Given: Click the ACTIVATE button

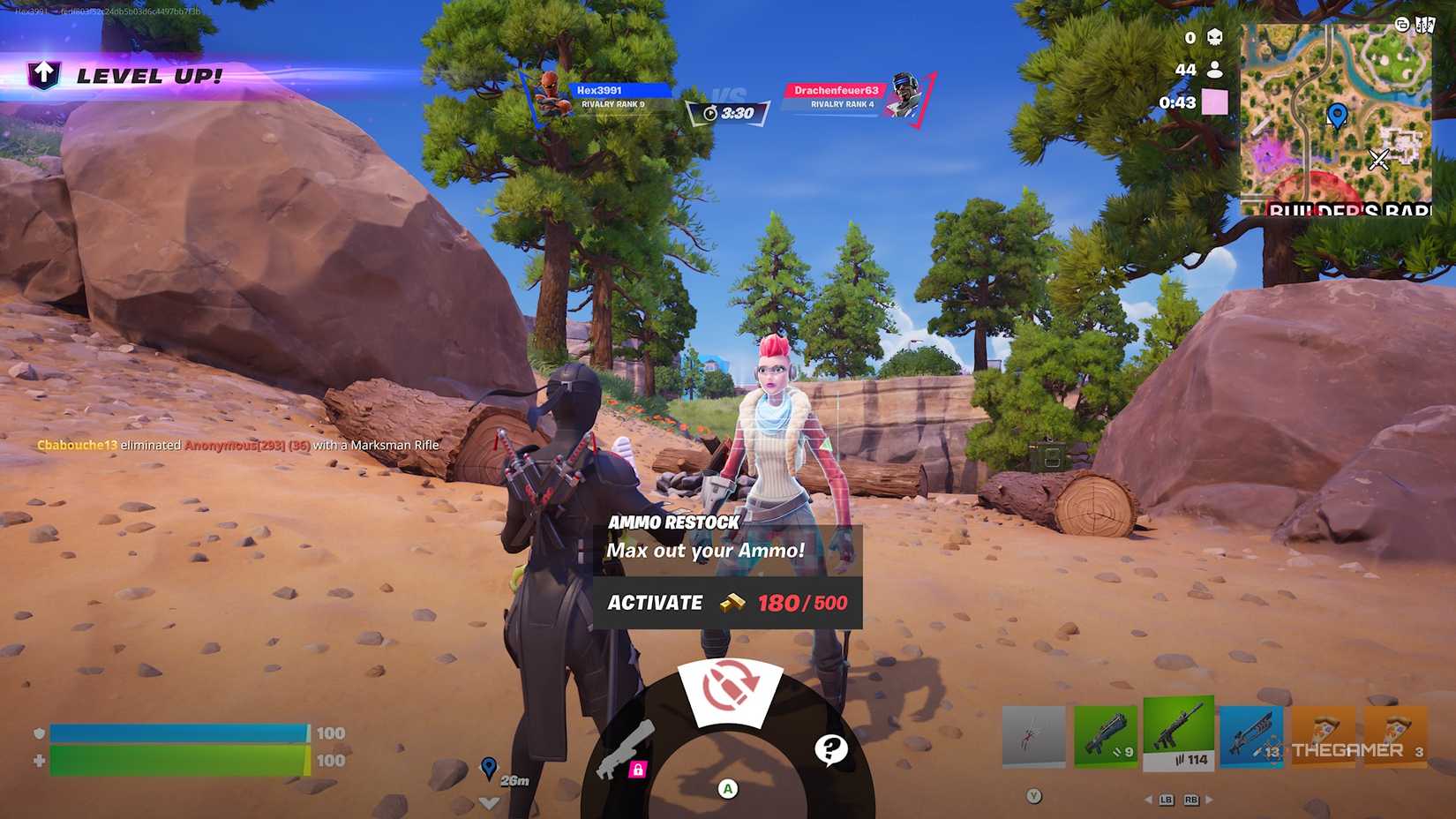Looking at the screenshot, I should pyautogui.click(x=655, y=603).
